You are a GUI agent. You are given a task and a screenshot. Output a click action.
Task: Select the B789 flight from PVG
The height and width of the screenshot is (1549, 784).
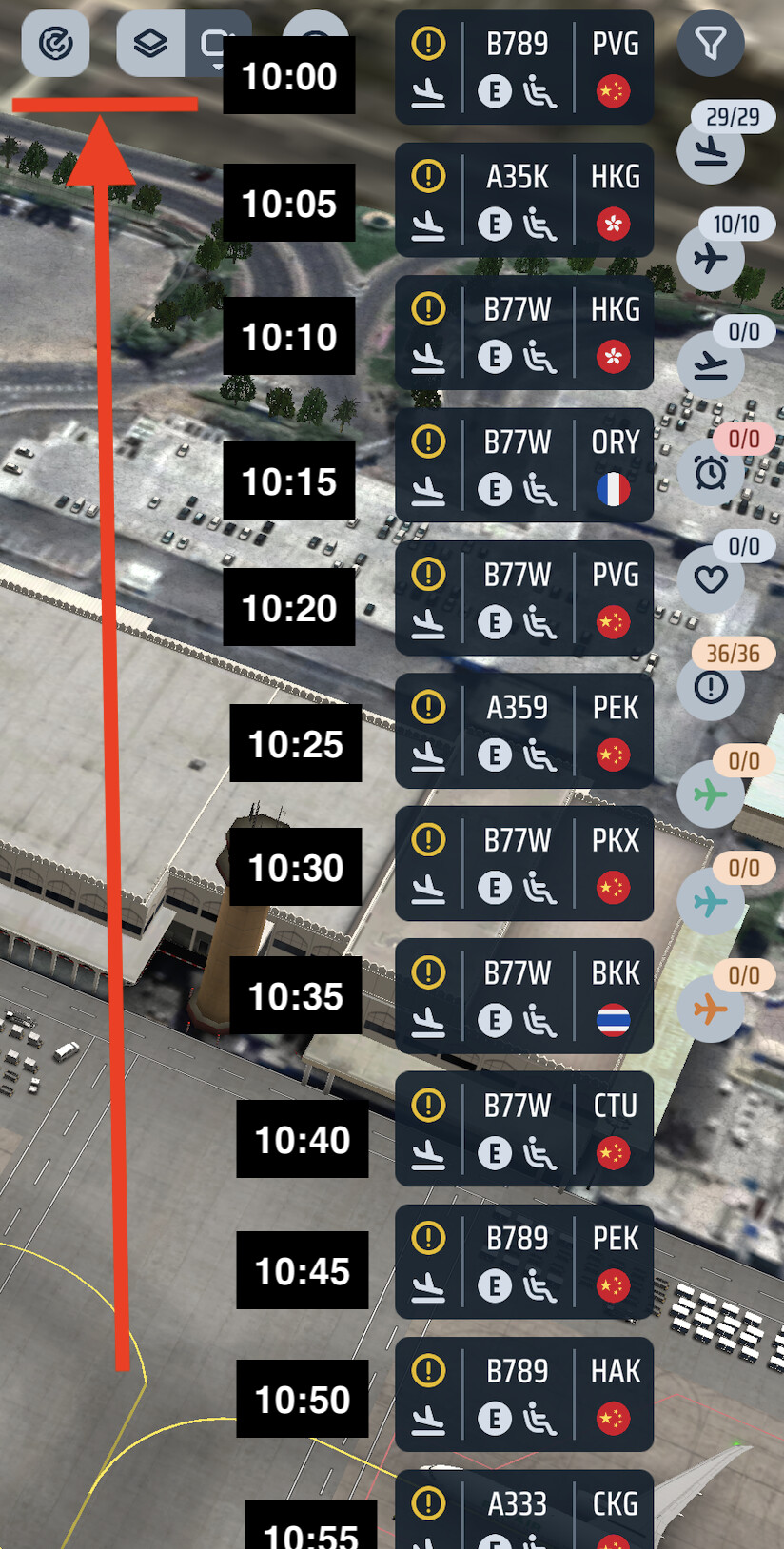pos(523,68)
